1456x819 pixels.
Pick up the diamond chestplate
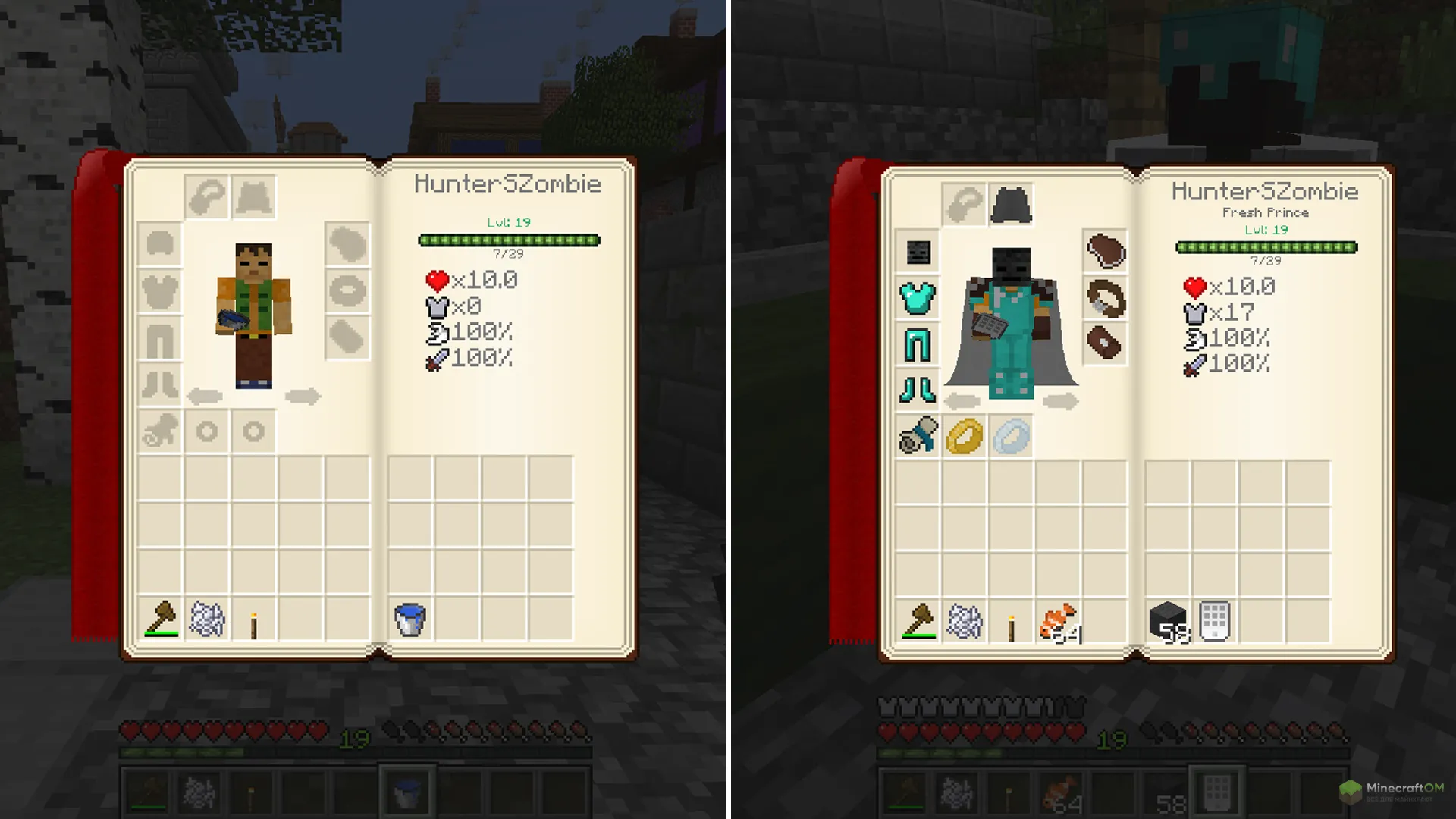coord(918,298)
